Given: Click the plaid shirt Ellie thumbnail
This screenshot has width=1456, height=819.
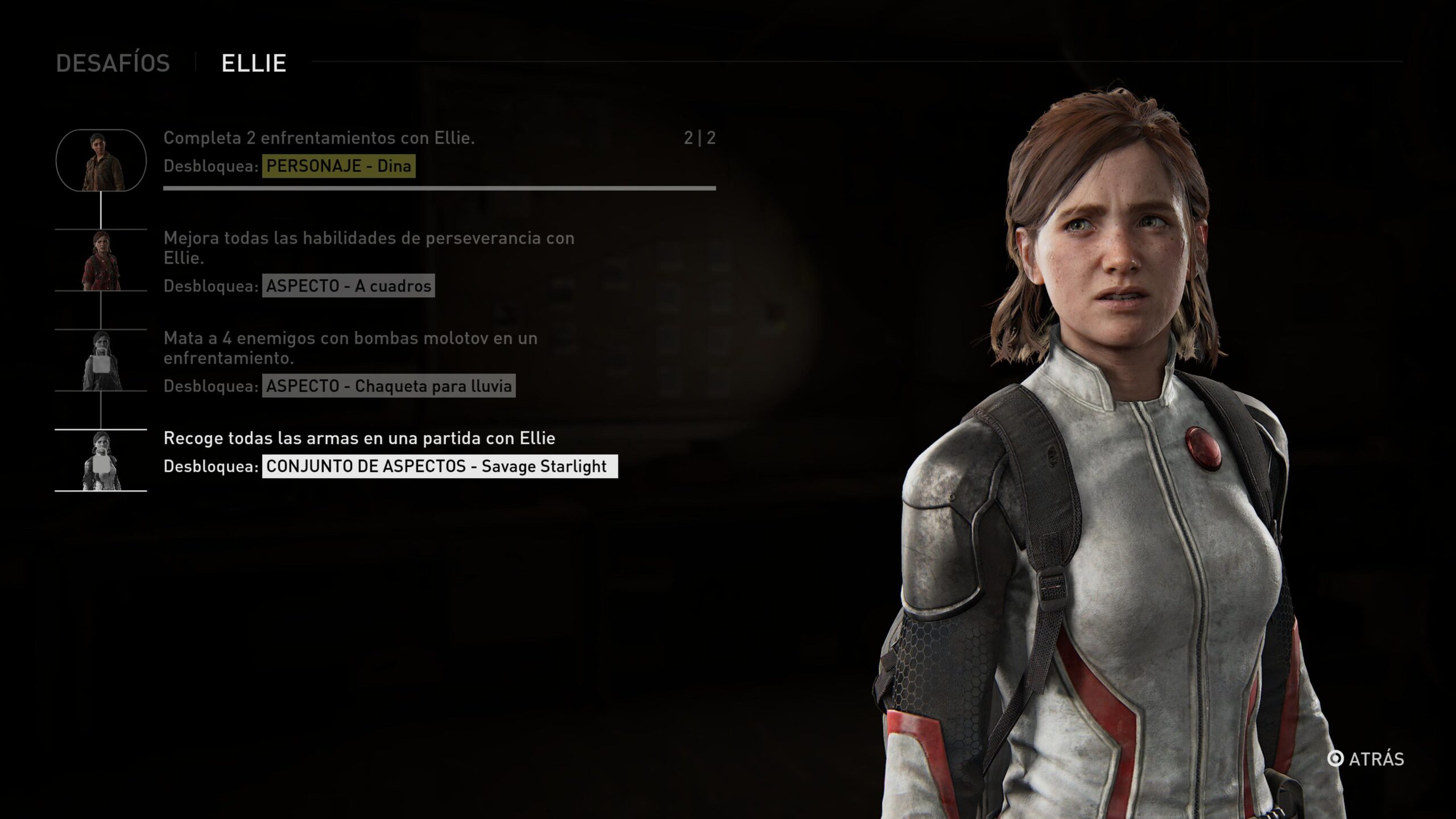Looking at the screenshot, I should [x=101, y=260].
